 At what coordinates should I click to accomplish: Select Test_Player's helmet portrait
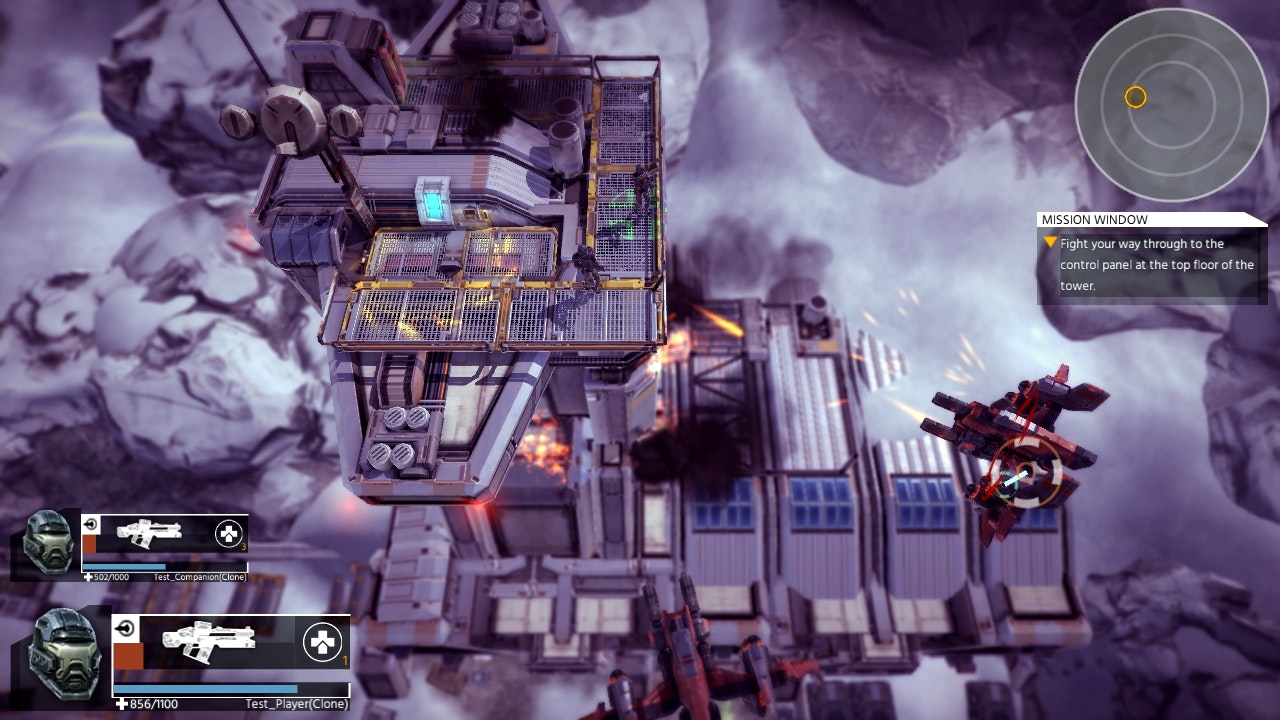pos(62,653)
